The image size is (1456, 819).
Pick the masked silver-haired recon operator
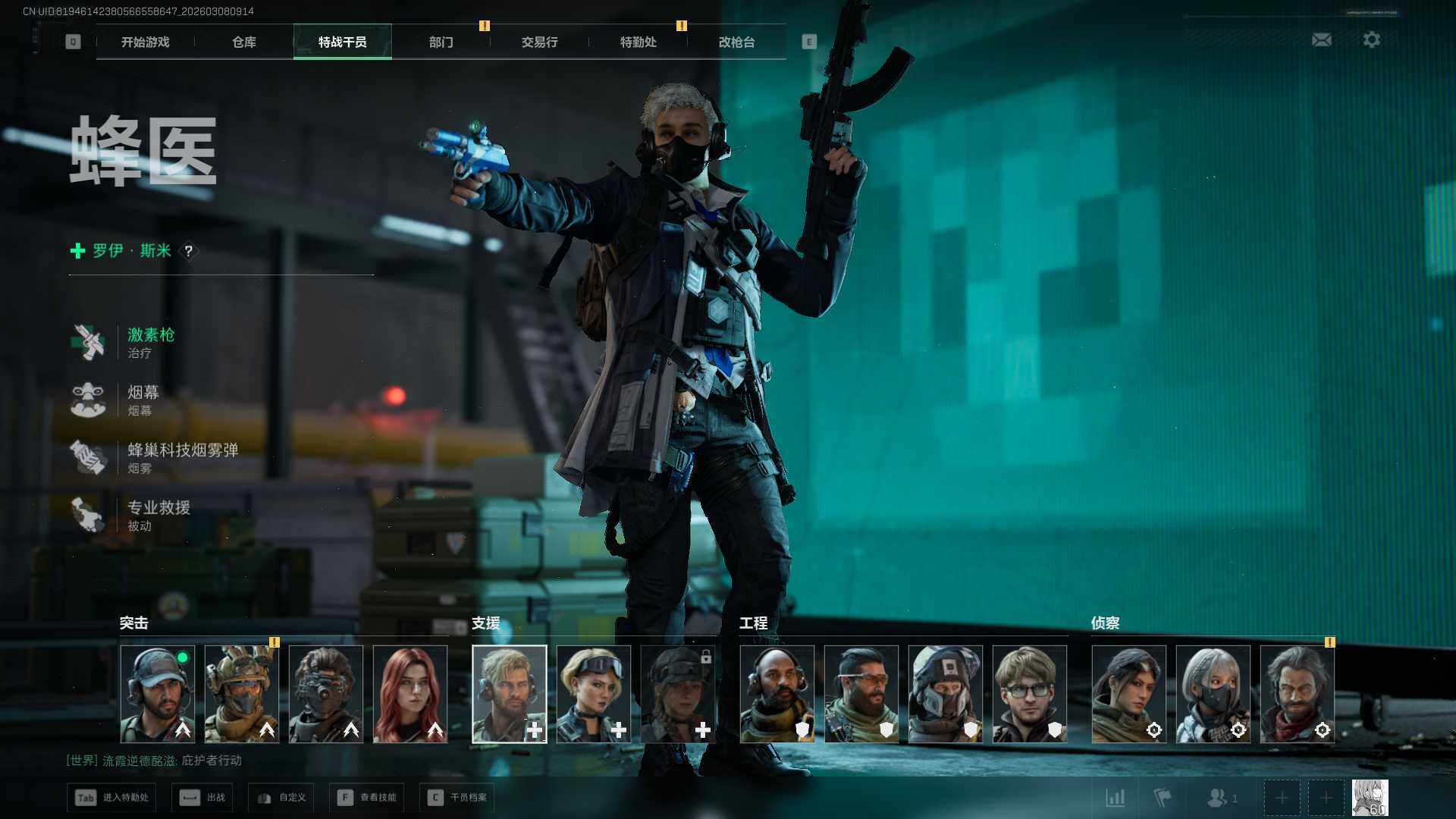[x=1213, y=694]
